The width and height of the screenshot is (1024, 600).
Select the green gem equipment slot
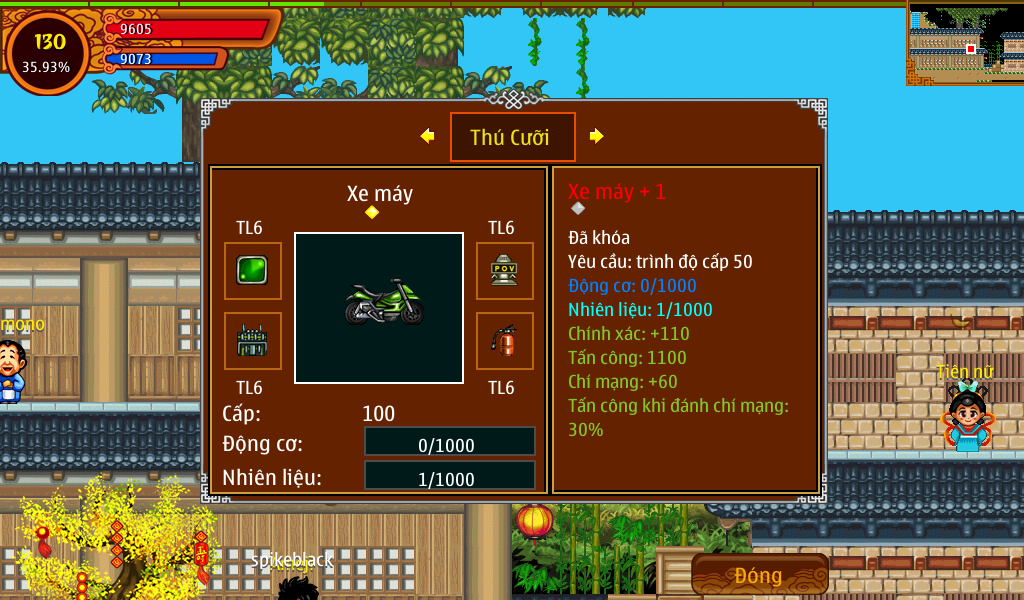(252, 271)
